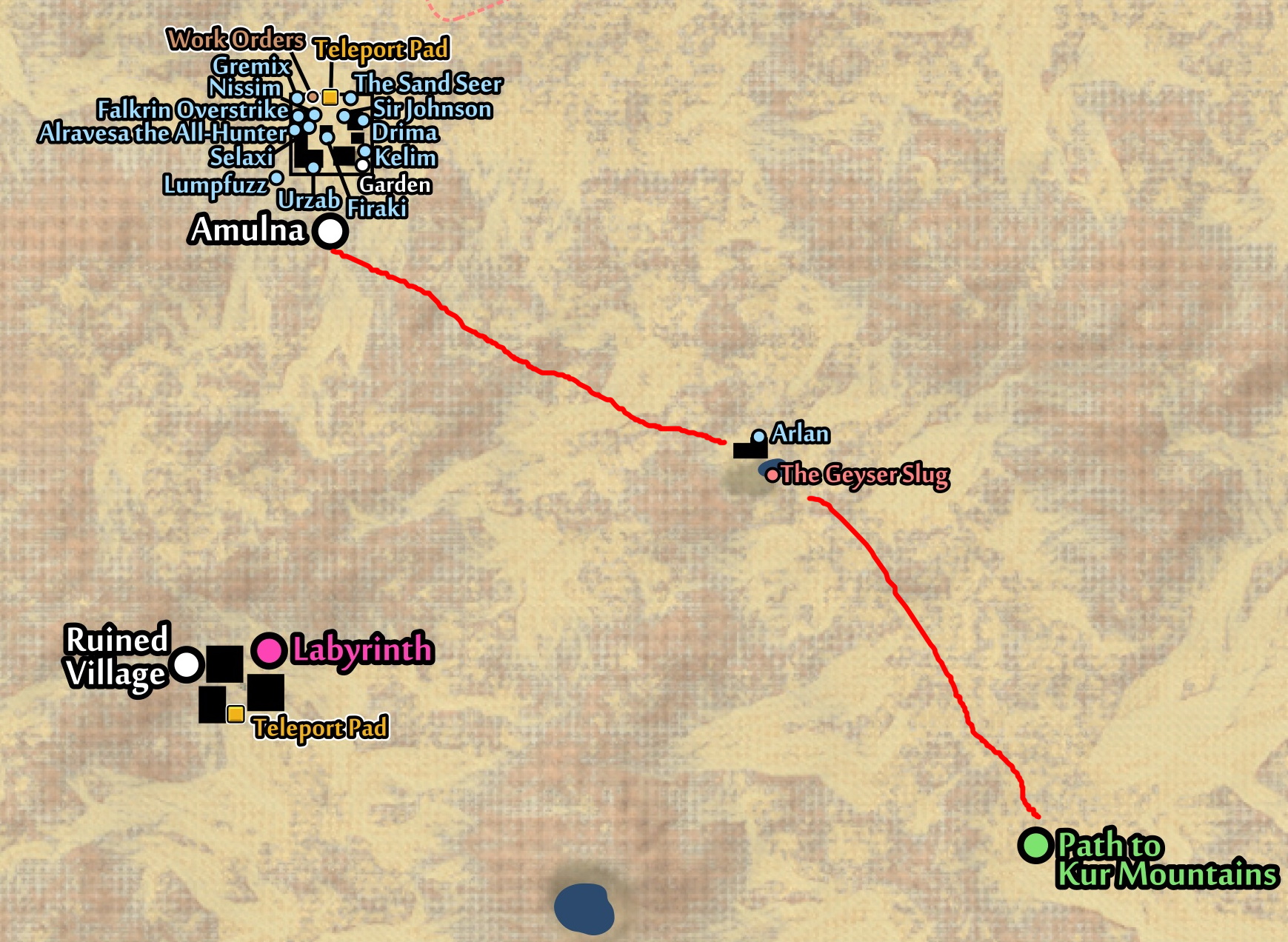This screenshot has height=942, width=1288.
Task: Click The Geyser Slug boss marker
Action: click(x=773, y=475)
